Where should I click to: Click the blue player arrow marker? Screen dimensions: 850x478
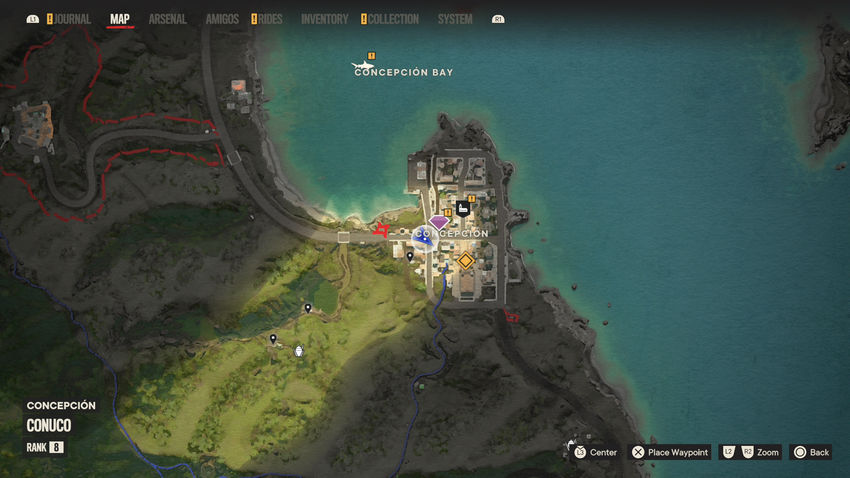point(422,237)
